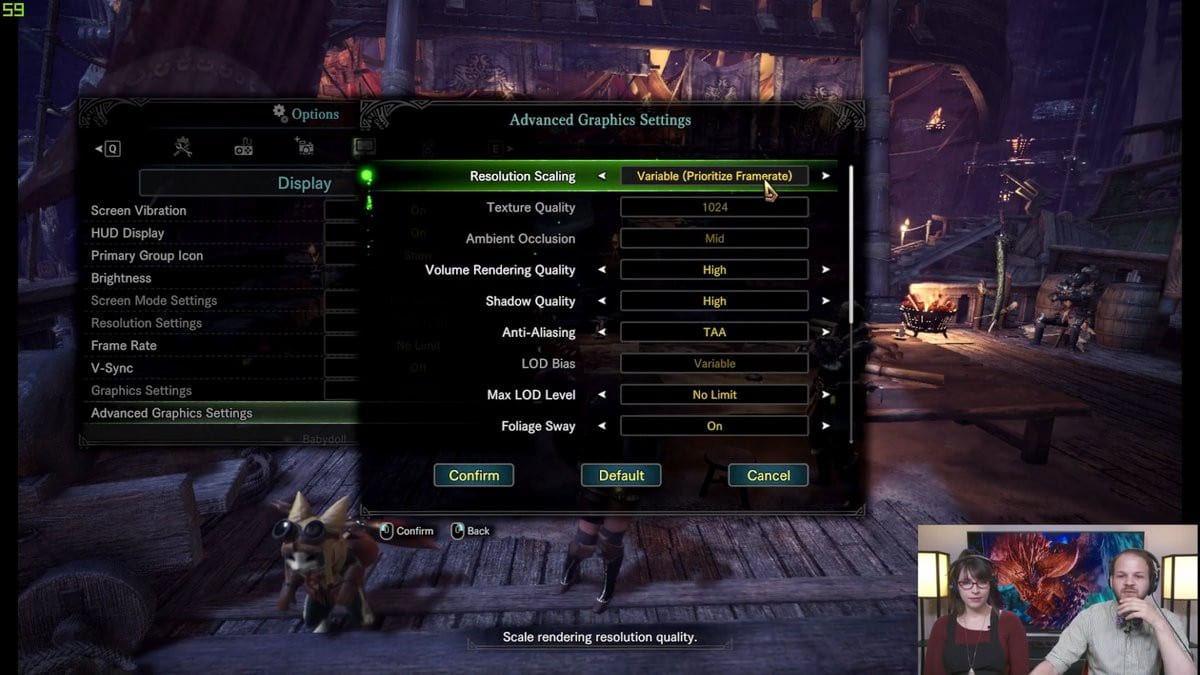
Task: Open the Advanced Graphics Settings entry
Action: pyautogui.click(x=172, y=413)
